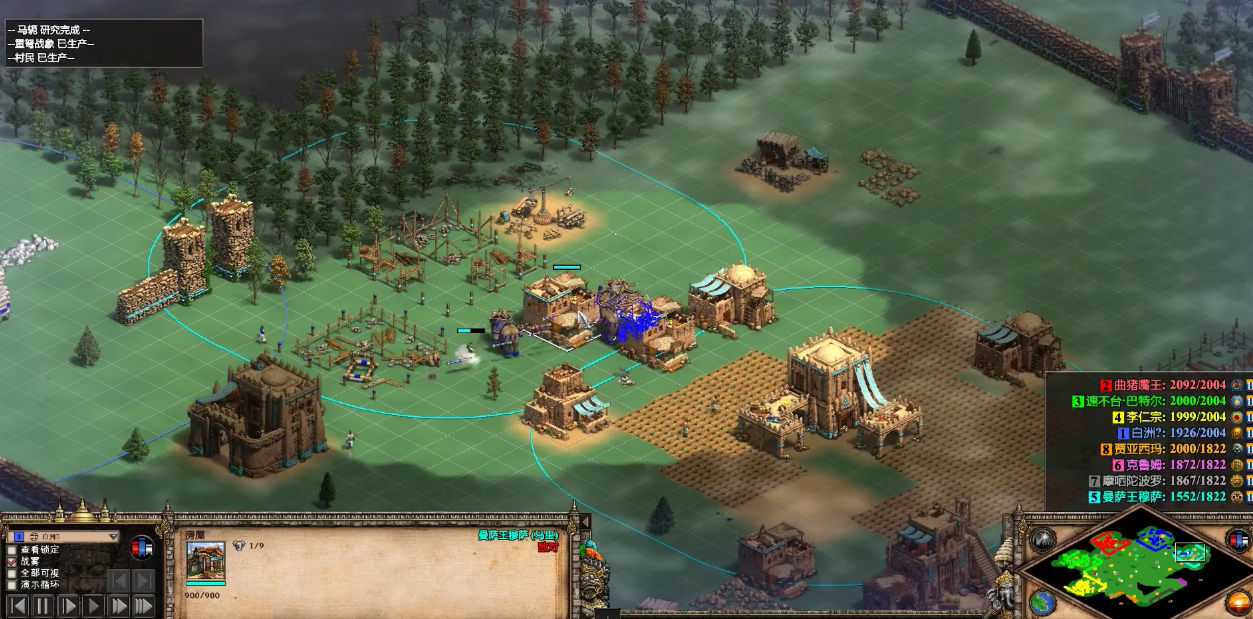Click the slow-play bar-and-arrow button

(x=68, y=605)
